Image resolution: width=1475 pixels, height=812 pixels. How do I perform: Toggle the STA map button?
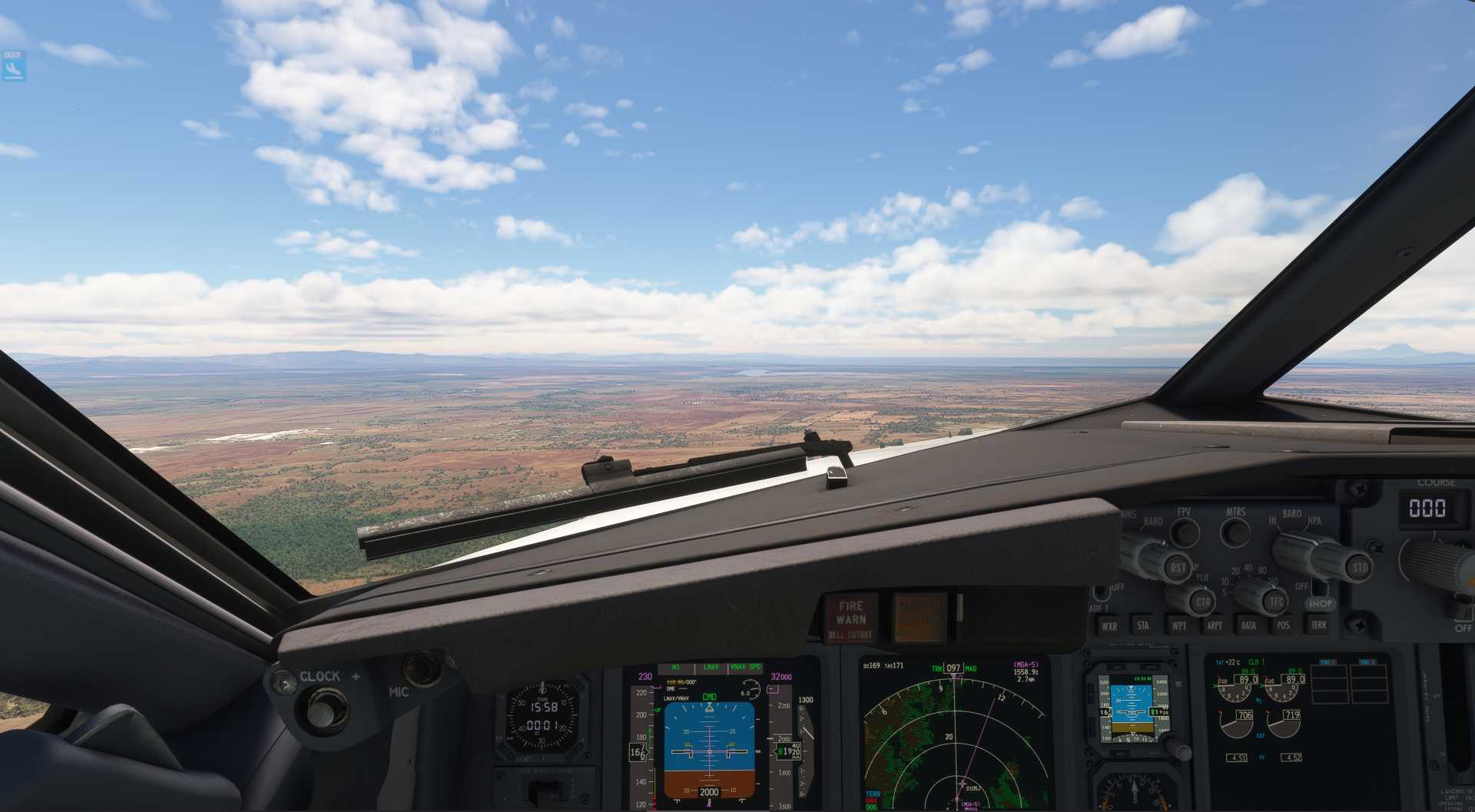click(x=1143, y=625)
